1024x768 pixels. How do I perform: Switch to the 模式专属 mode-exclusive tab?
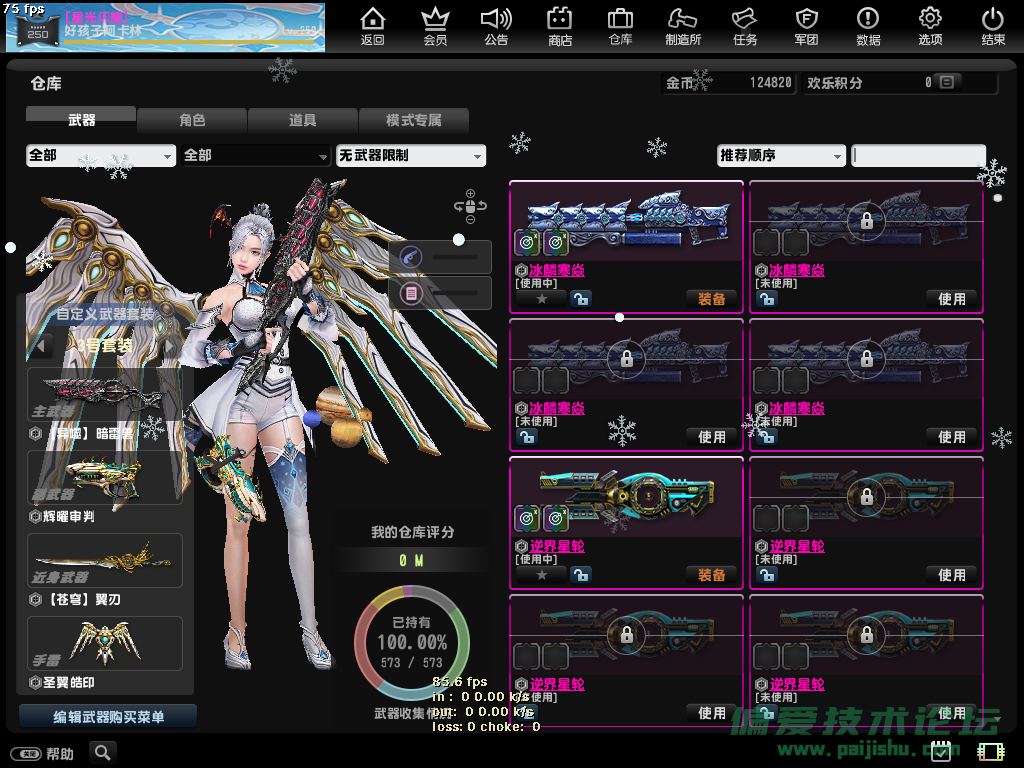tap(413, 120)
